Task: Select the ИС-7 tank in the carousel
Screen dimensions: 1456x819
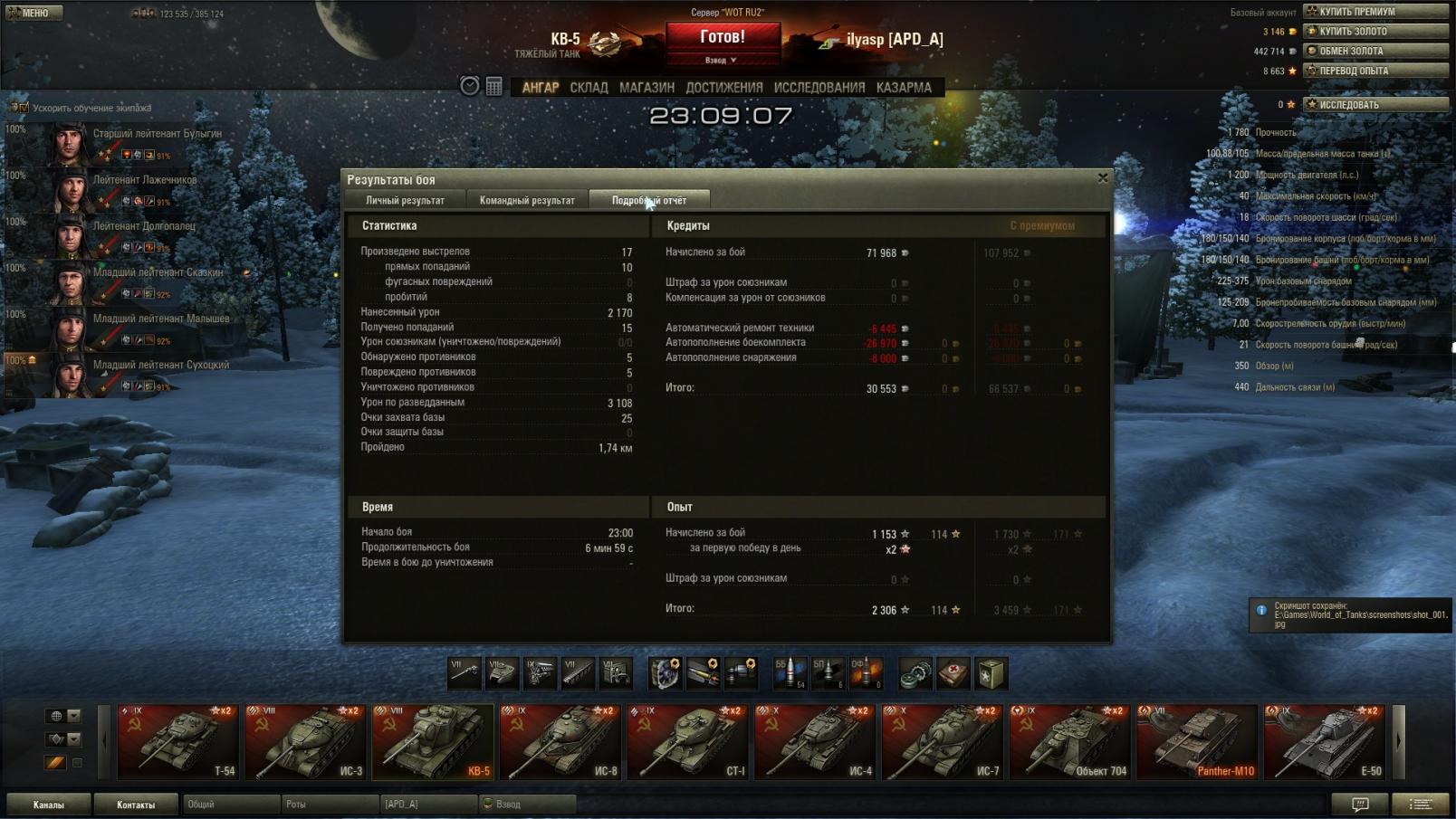Action: pos(942,742)
